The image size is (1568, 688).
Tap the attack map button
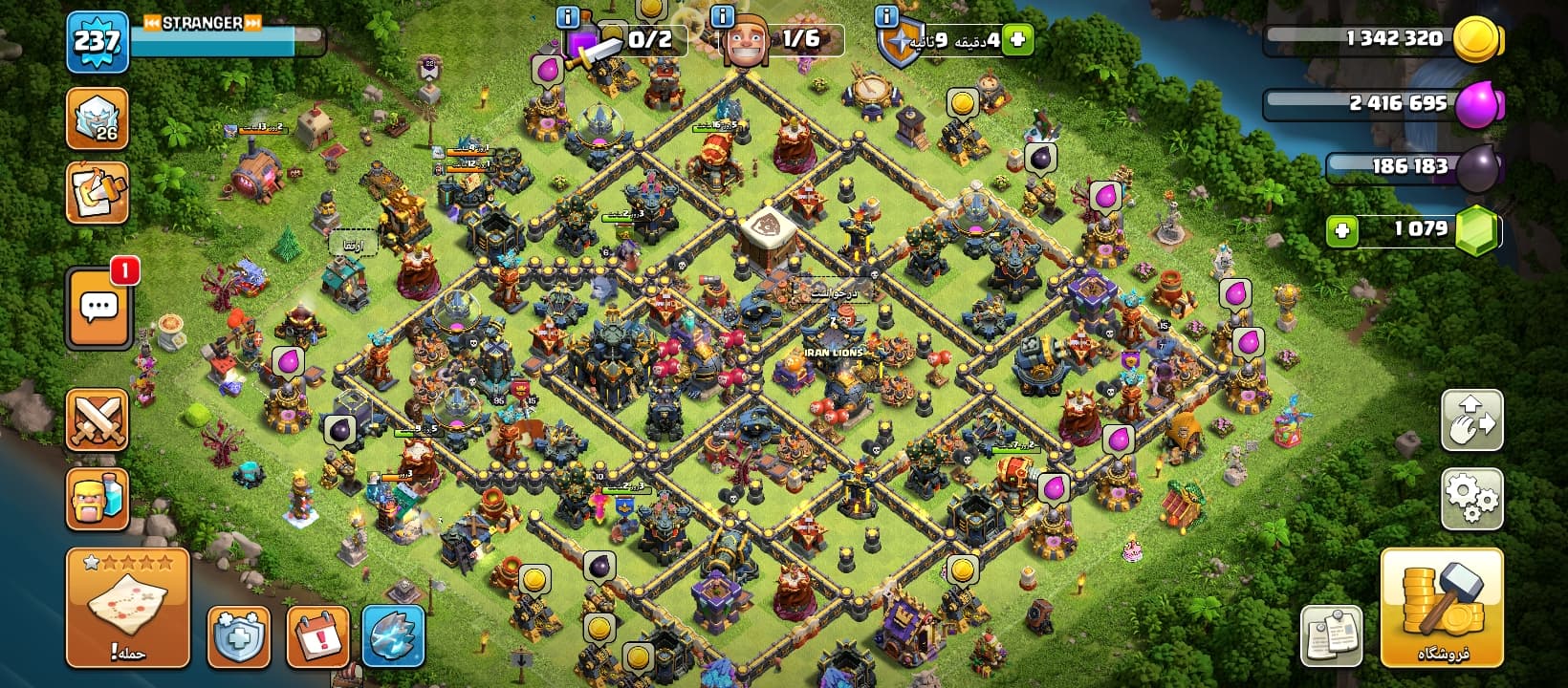coord(127,608)
